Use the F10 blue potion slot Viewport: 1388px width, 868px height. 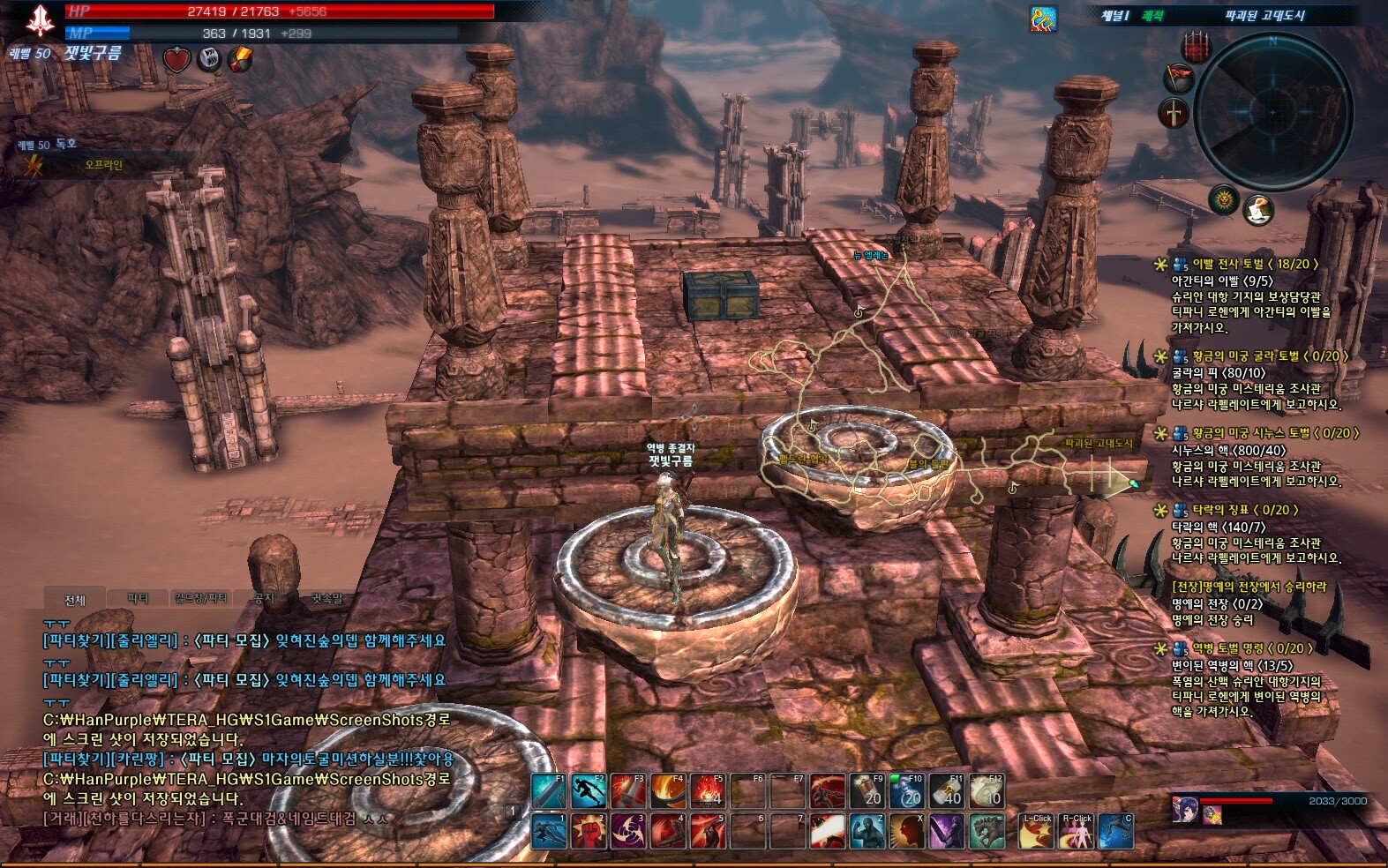pyautogui.click(x=906, y=791)
